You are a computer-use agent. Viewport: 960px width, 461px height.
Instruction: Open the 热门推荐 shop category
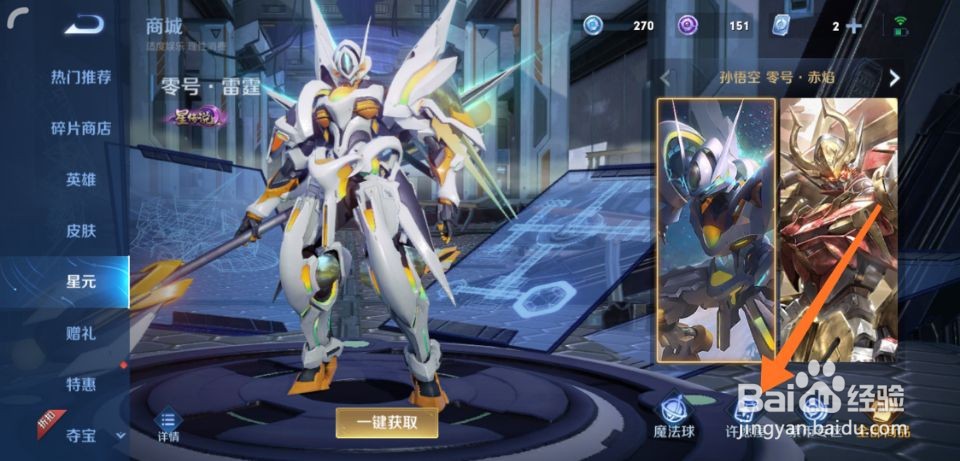point(81,77)
